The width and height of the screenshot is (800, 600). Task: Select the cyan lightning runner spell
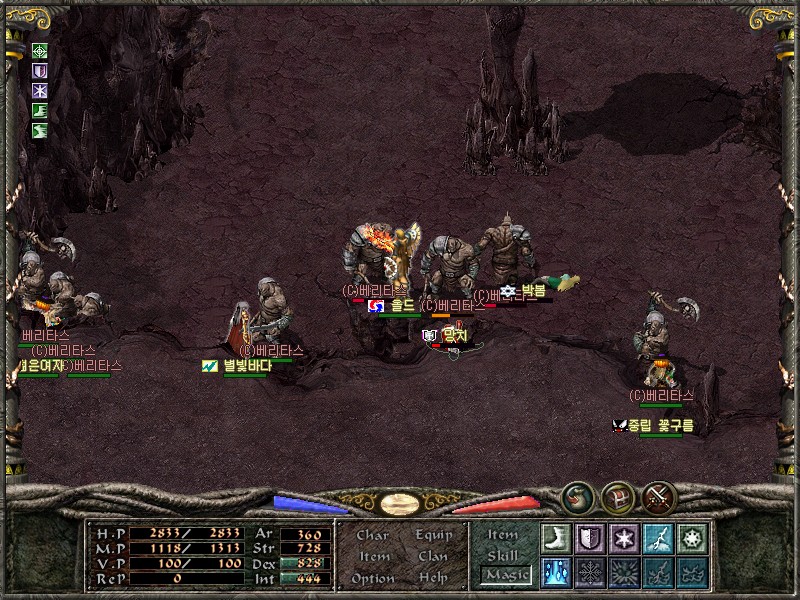(658, 538)
